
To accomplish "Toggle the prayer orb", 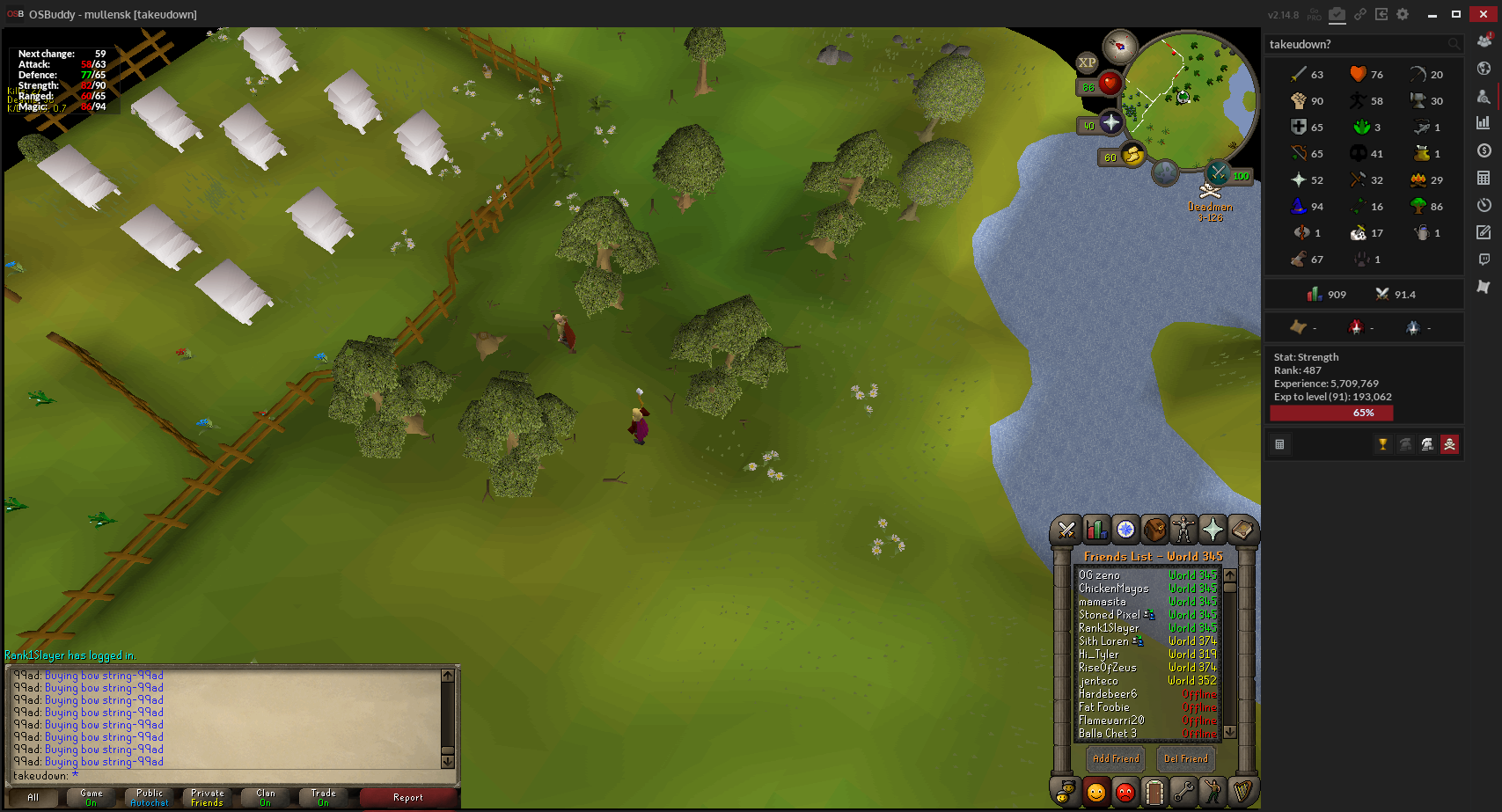I will pyautogui.click(x=1111, y=123).
